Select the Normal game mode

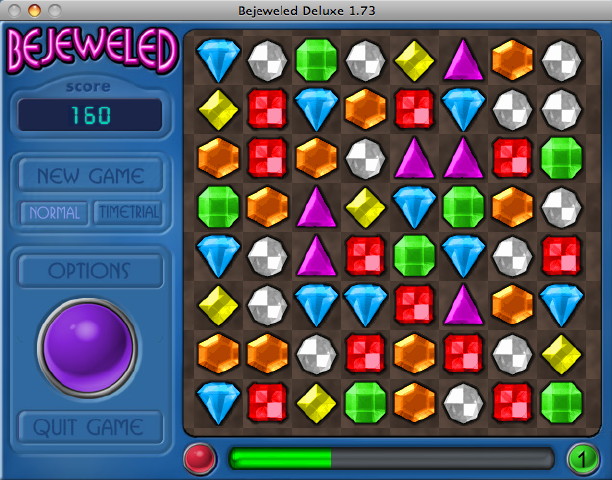(x=54, y=213)
